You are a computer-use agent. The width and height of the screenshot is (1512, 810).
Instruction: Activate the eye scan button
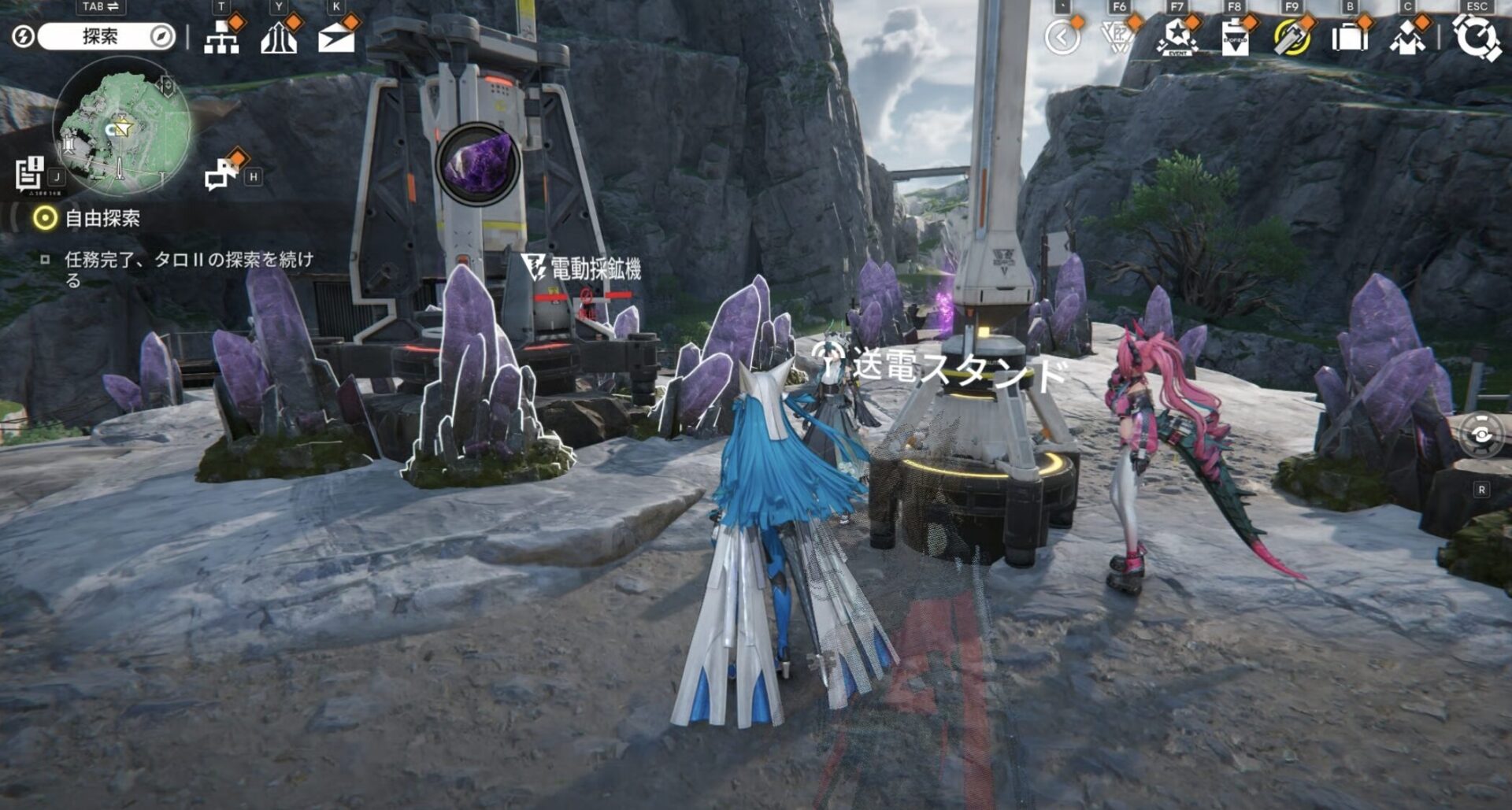pos(1481,435)
